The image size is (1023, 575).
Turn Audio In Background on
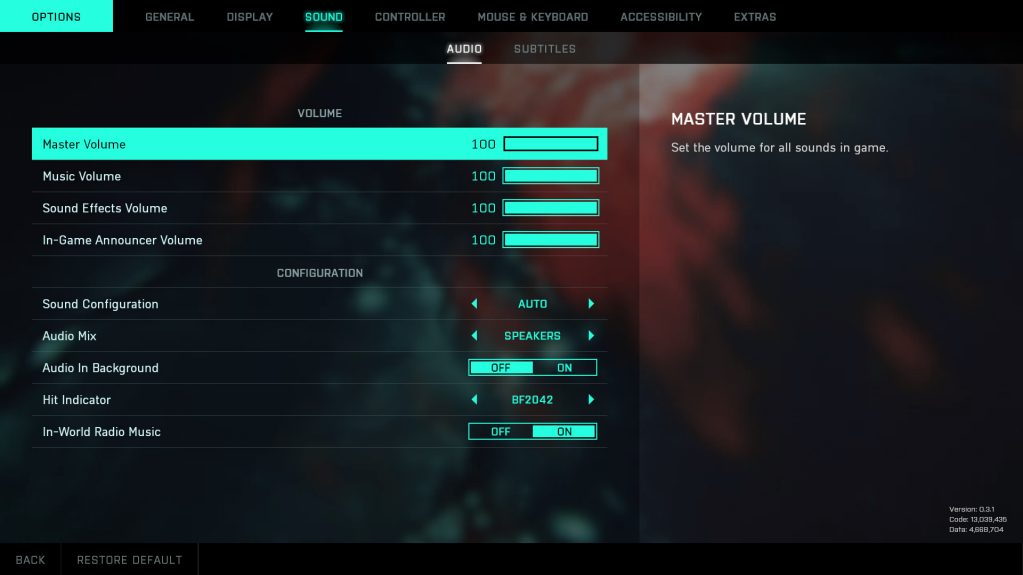point(564,368)
